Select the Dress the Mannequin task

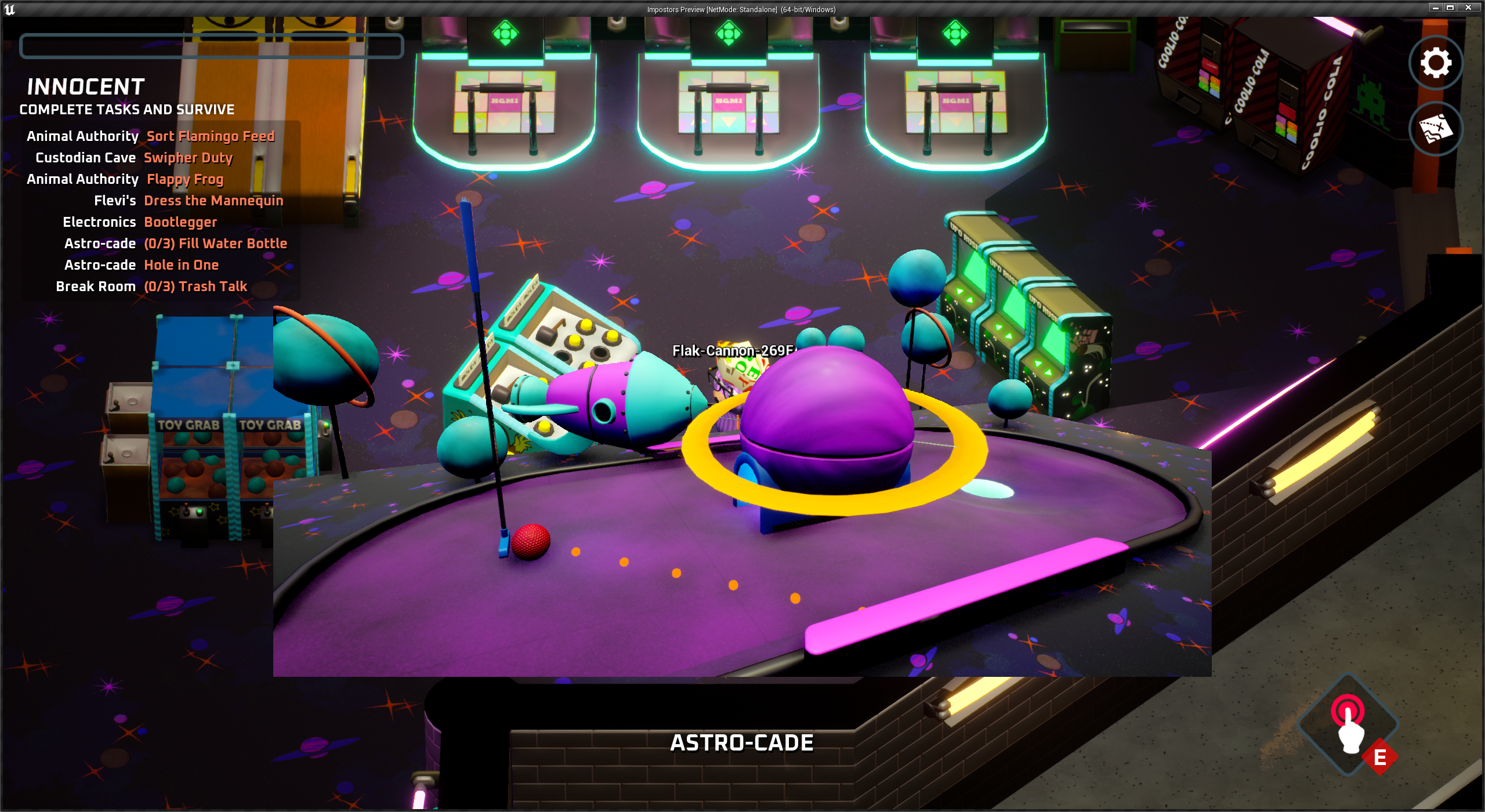pyautogui.click(x=213, y=200)
